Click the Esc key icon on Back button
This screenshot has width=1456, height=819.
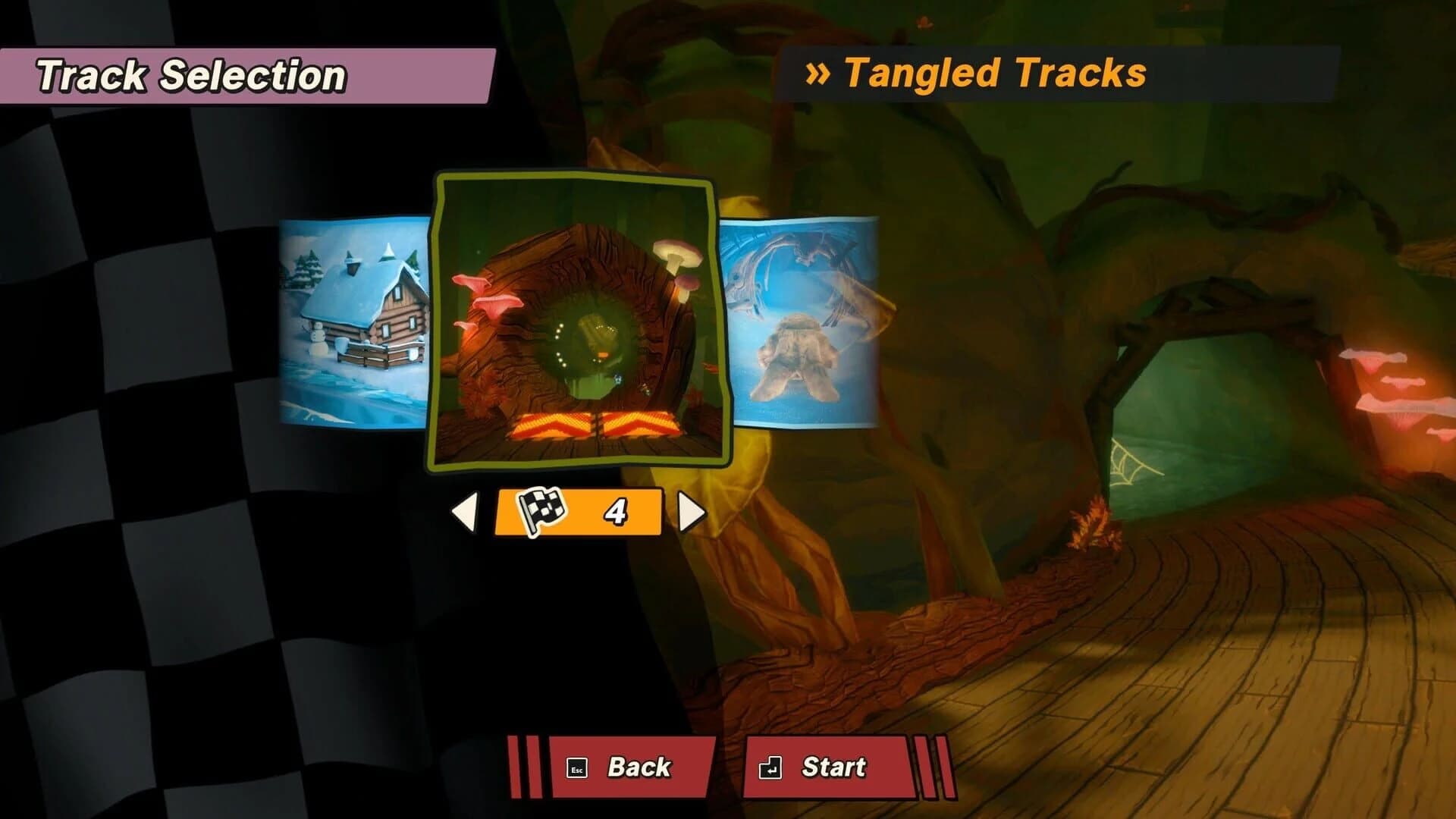pyautogui.click(x=578, y=768)
